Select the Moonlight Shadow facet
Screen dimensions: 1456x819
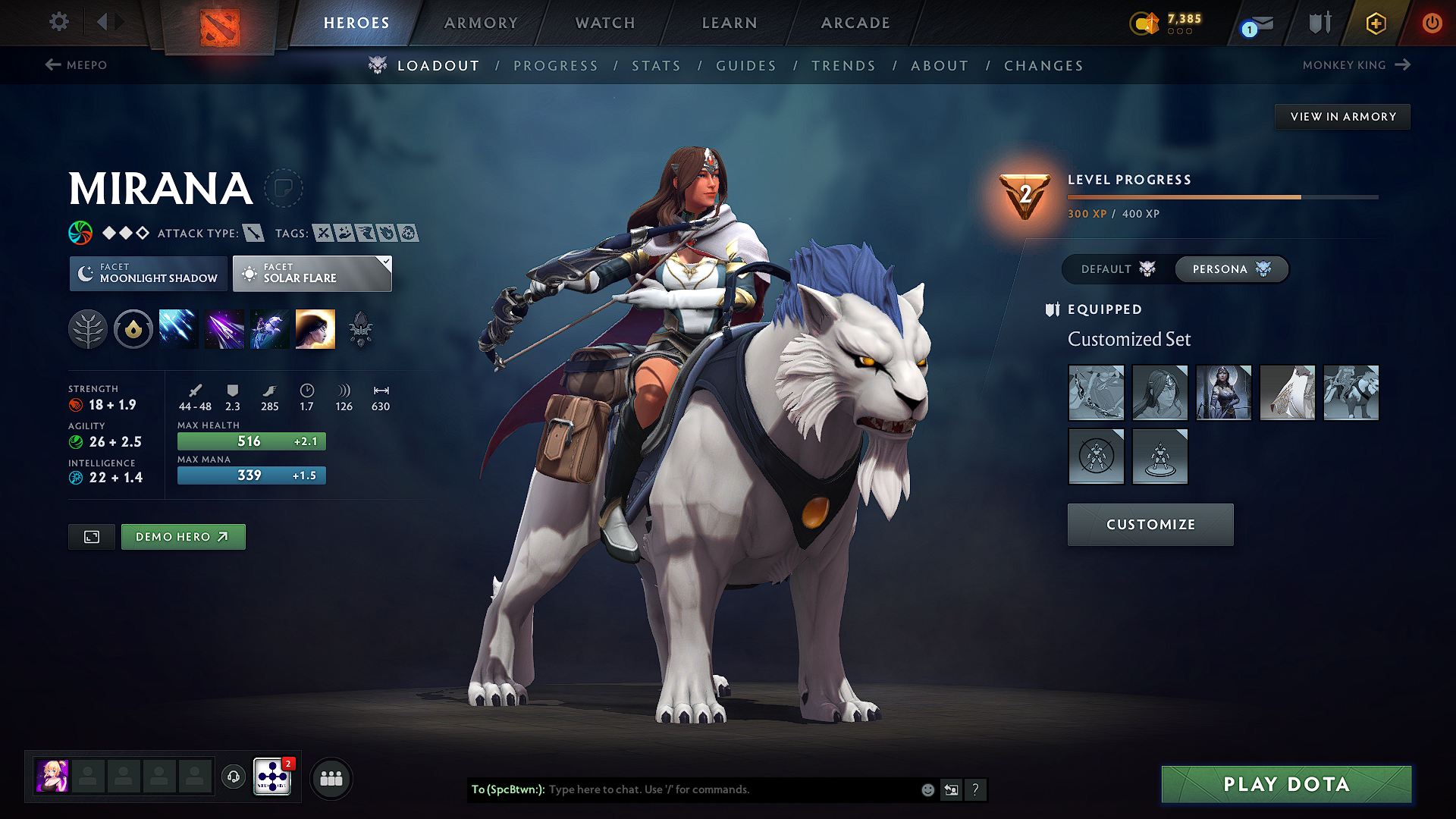tap(148, 273)
